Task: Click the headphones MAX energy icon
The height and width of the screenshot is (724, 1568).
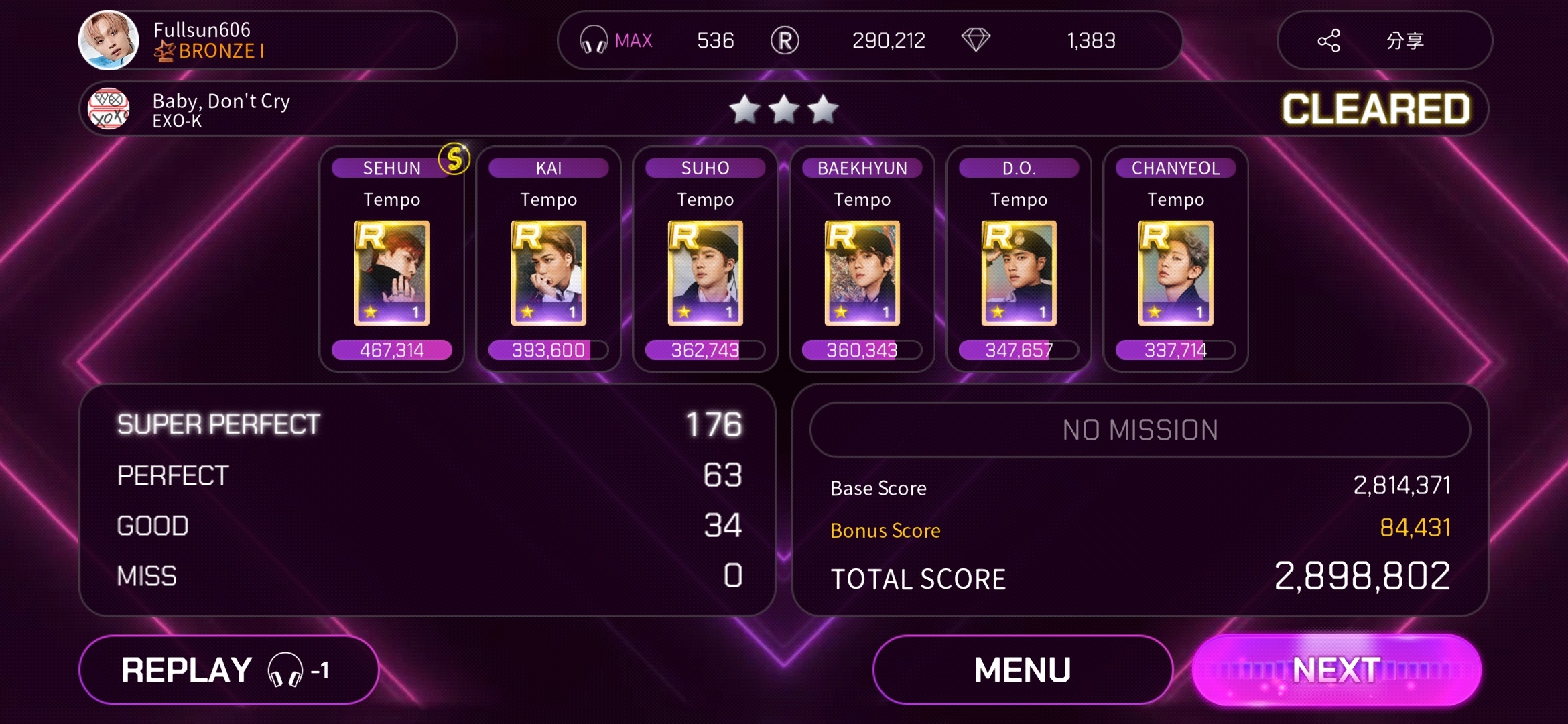Action: click(x=594, y=40)
